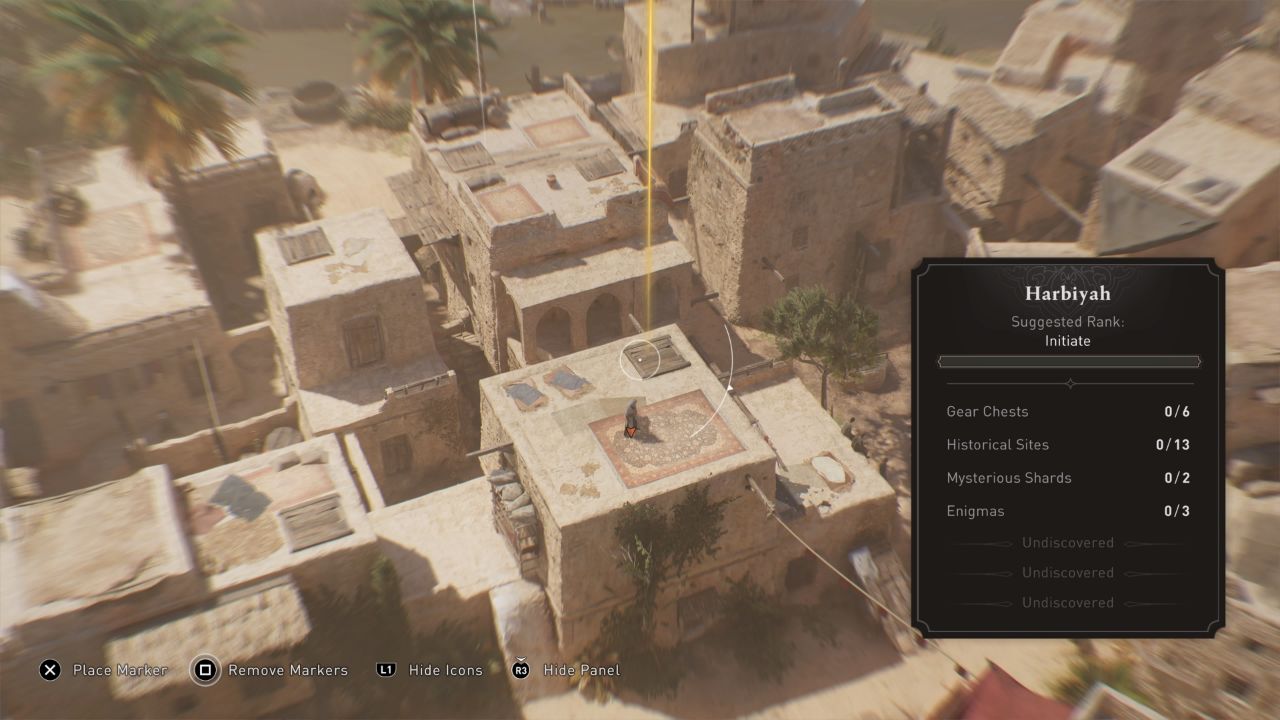Select the Historical Sites 0/13 row
The height and width of the screenshot is (720, 1280).
coord(1068,444)
